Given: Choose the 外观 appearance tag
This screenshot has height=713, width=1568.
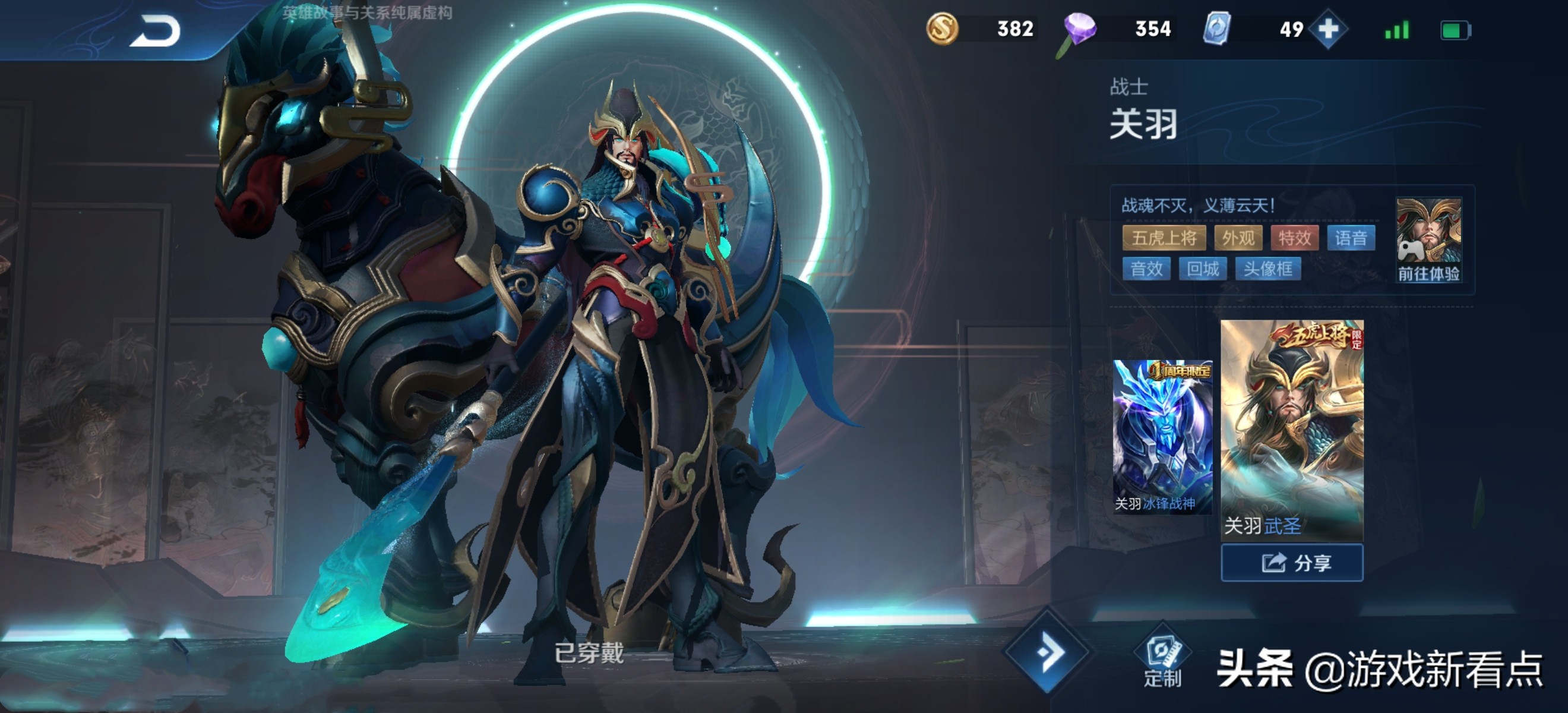Looking at the screenshot, I should click(x=1238, y=238).
